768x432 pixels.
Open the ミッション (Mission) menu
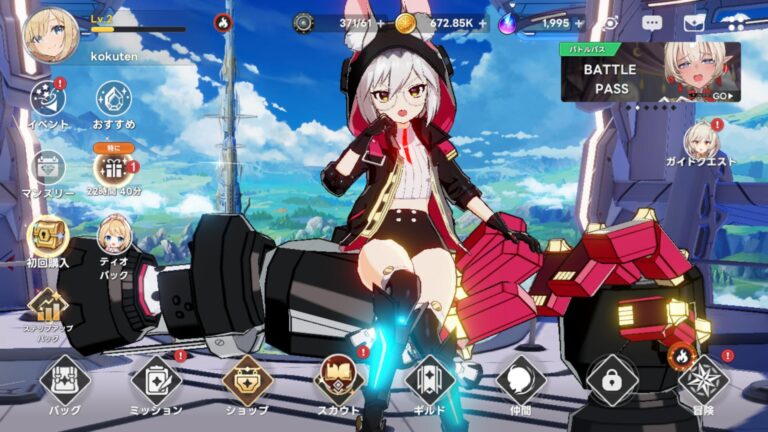click(156, 381)
